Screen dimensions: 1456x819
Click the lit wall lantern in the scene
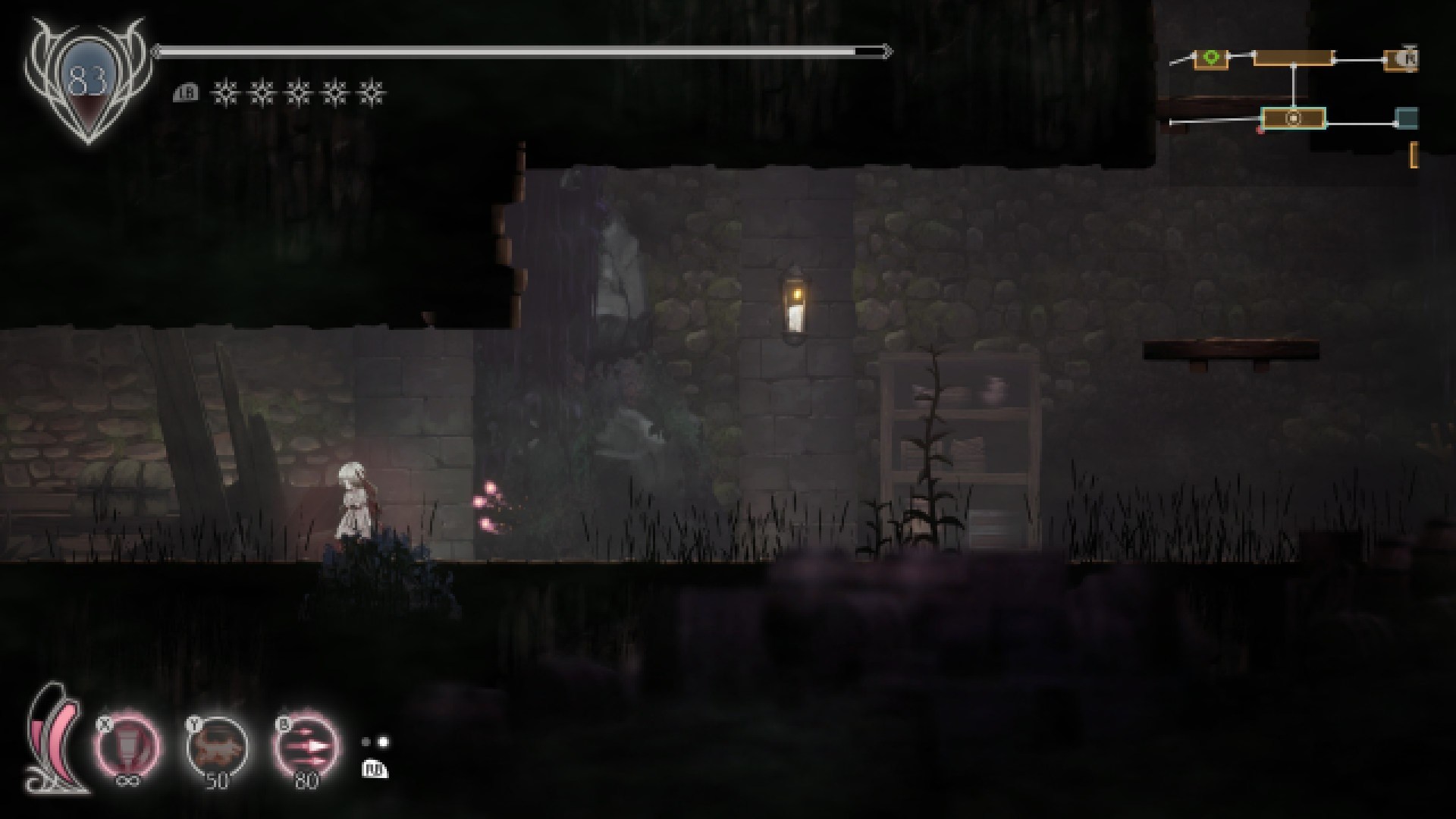[x=794, y=302]
